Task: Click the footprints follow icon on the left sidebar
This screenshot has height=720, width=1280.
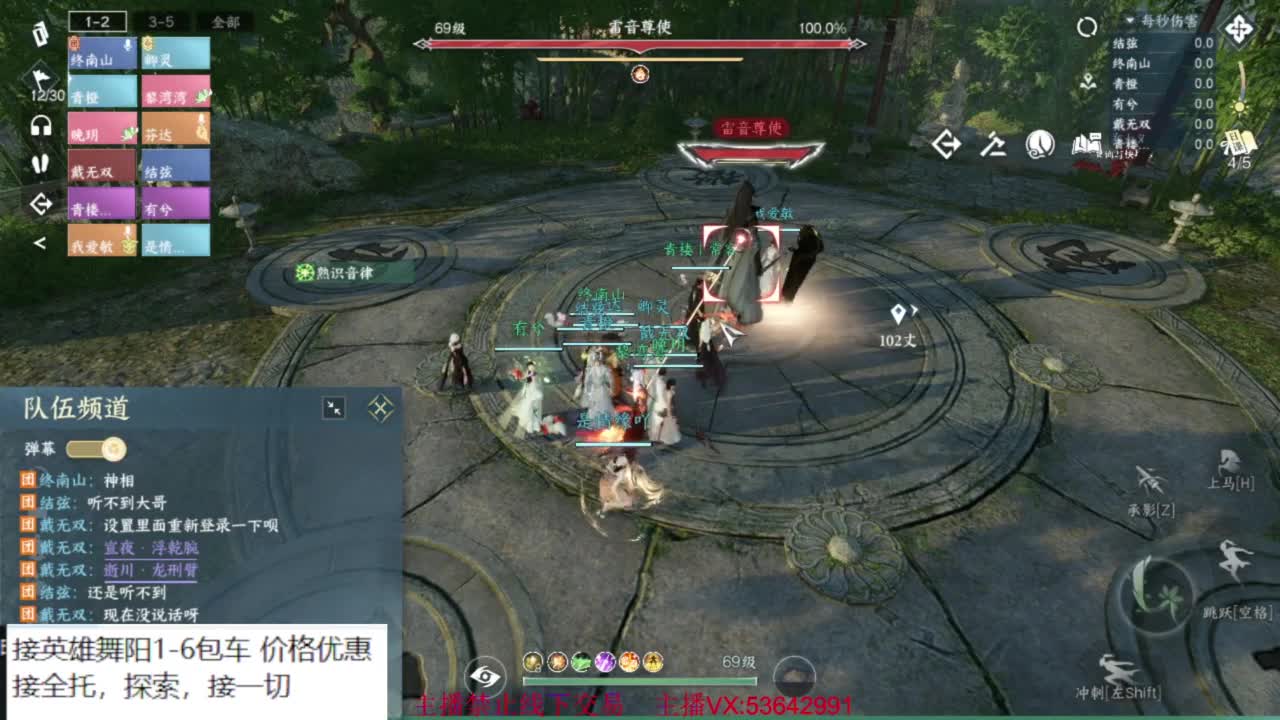Action: coord(40,164)
